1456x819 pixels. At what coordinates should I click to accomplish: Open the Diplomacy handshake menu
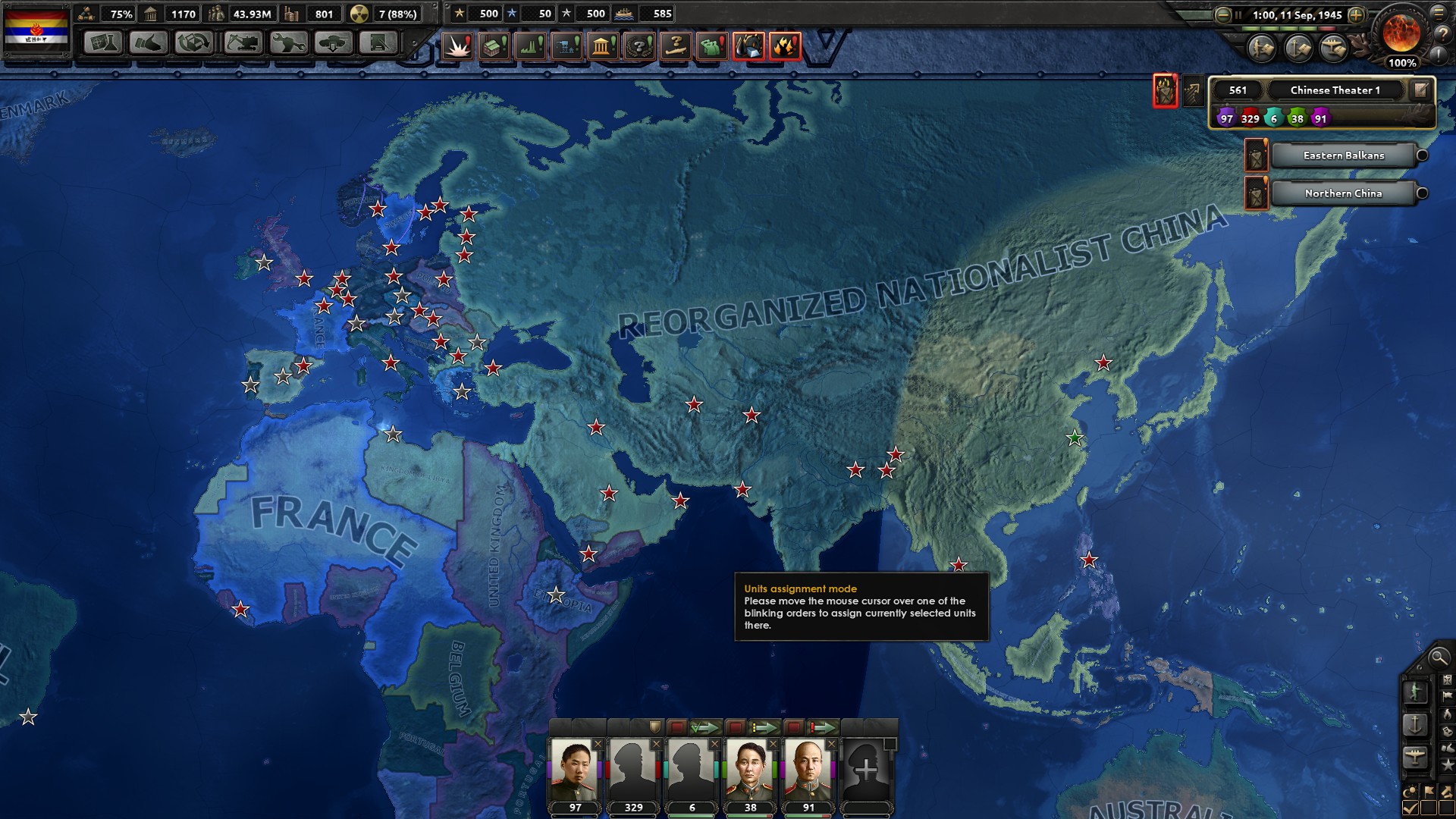pyautogui.click(x=148, y=43)
